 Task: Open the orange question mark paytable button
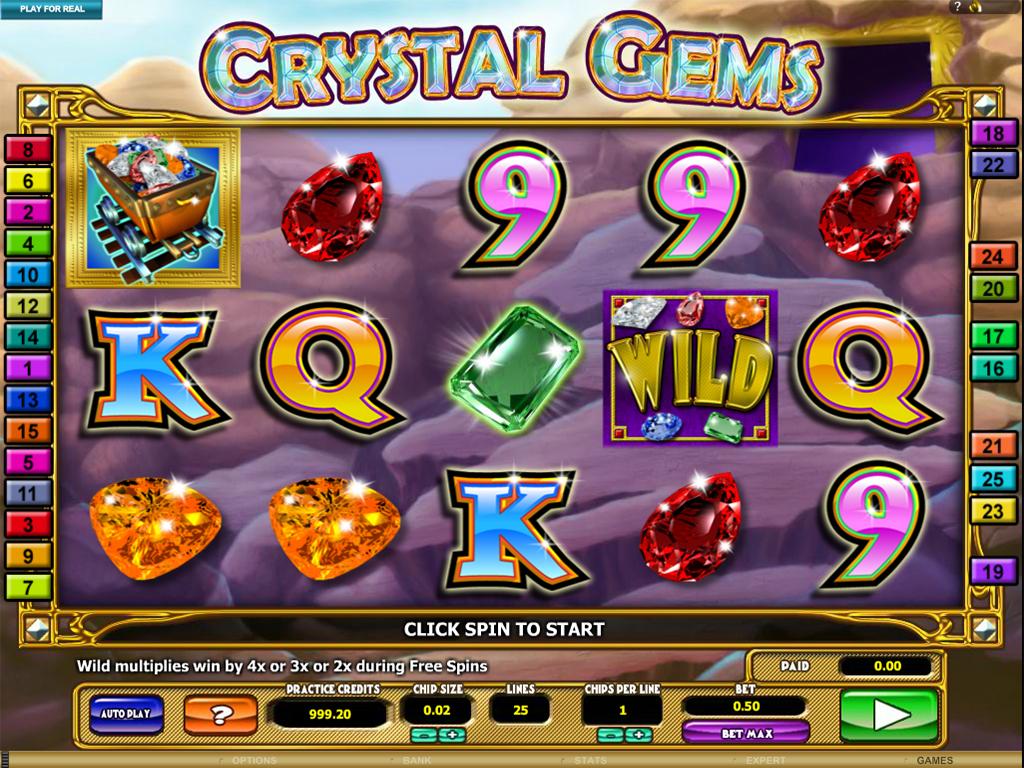pos(219,714)
